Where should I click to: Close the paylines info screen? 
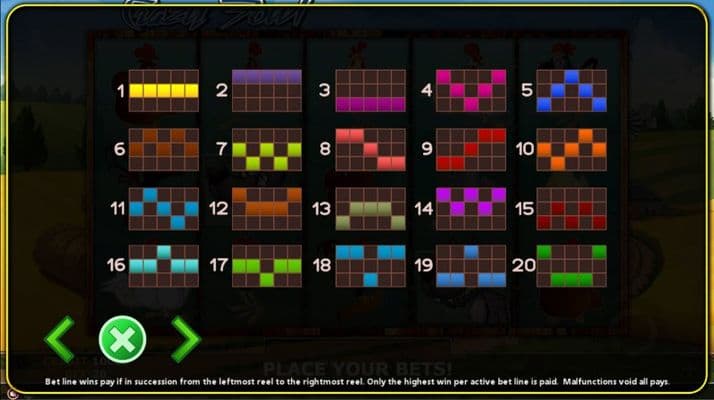[122, 340]
